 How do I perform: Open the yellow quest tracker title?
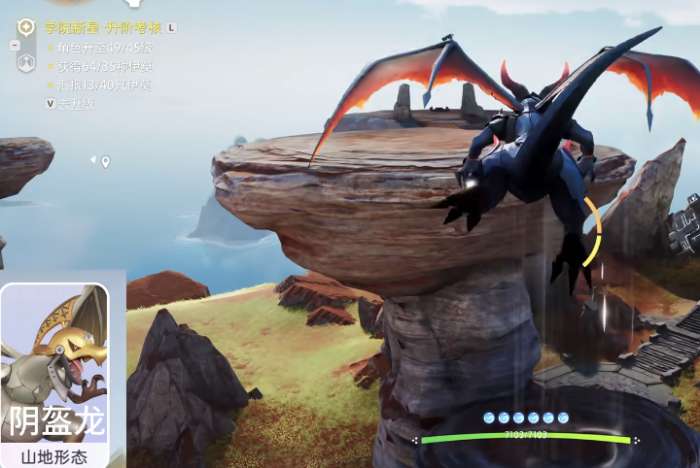click(x=104, y=28)
